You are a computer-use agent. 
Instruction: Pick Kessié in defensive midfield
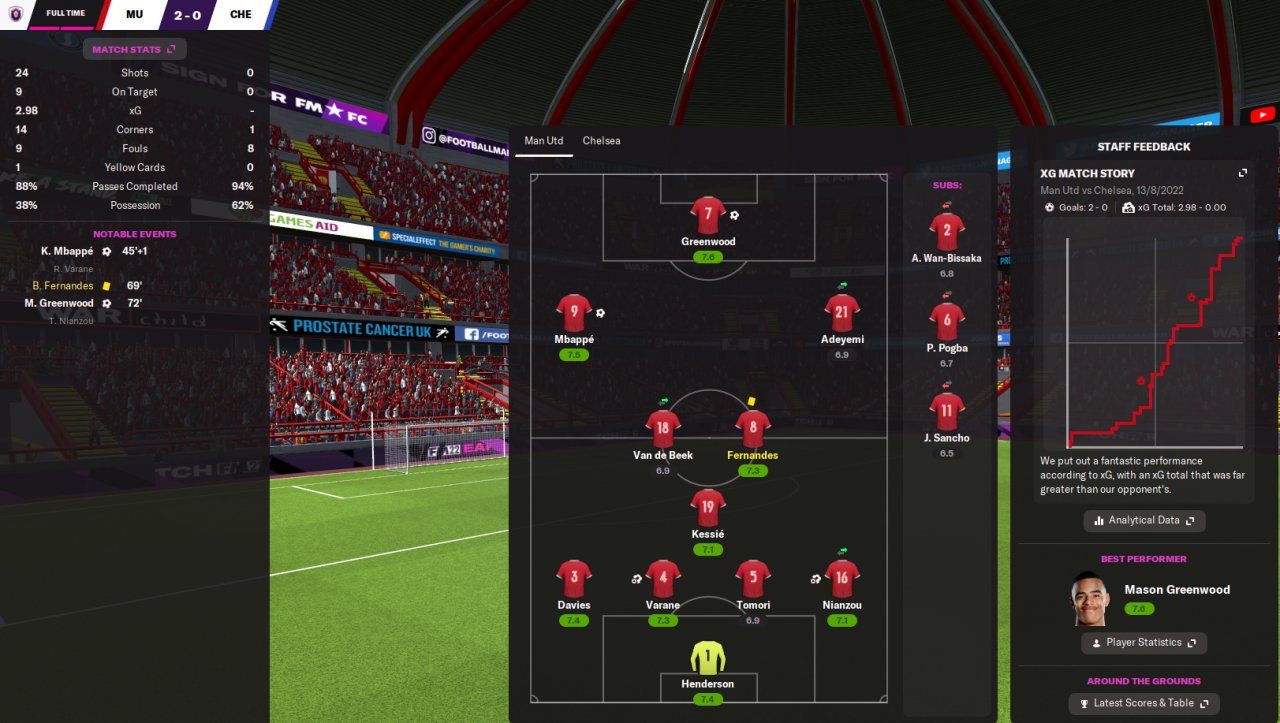(707, 508)
